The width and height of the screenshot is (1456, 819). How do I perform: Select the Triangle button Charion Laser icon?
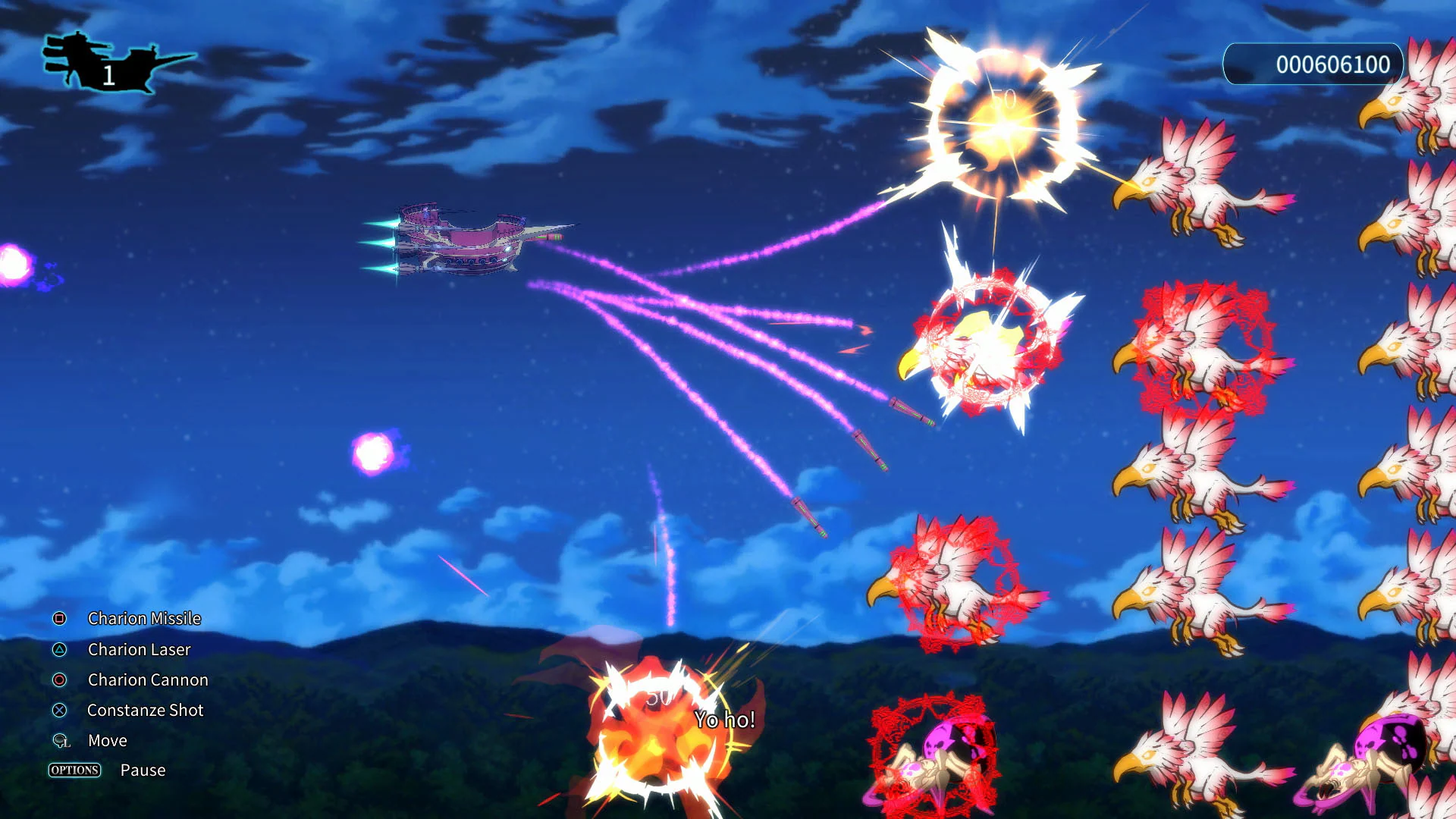pyautogui.click(x=57, y=650)
